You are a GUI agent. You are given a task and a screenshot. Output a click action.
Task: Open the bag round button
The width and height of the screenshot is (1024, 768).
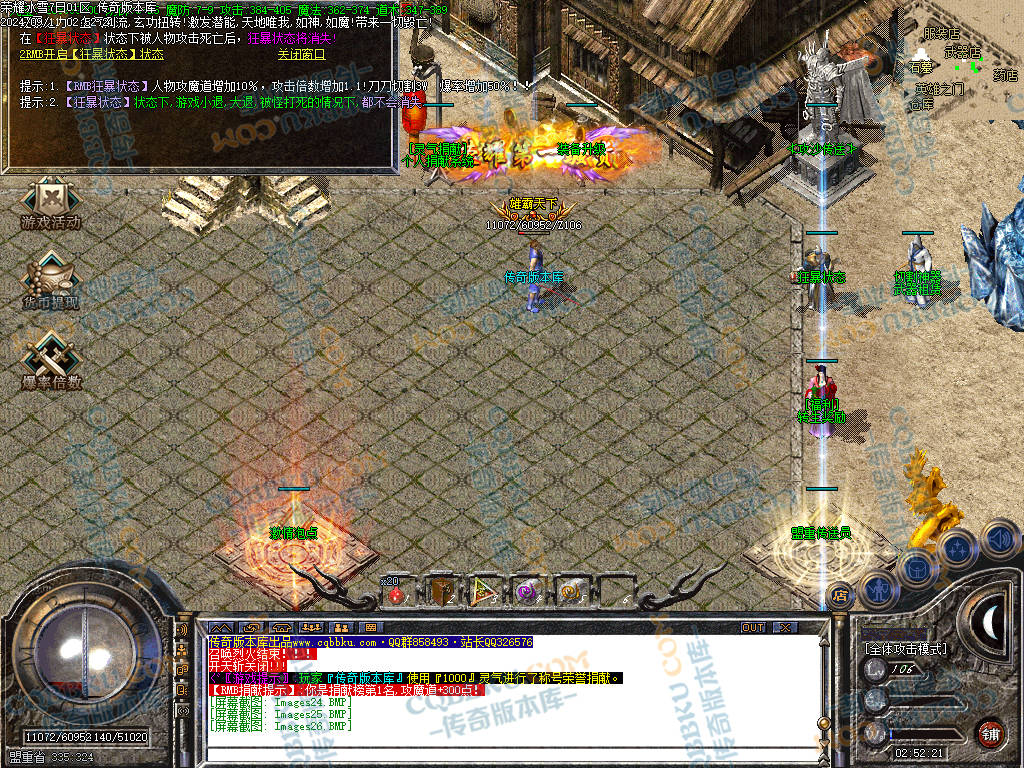coord(916,567)
